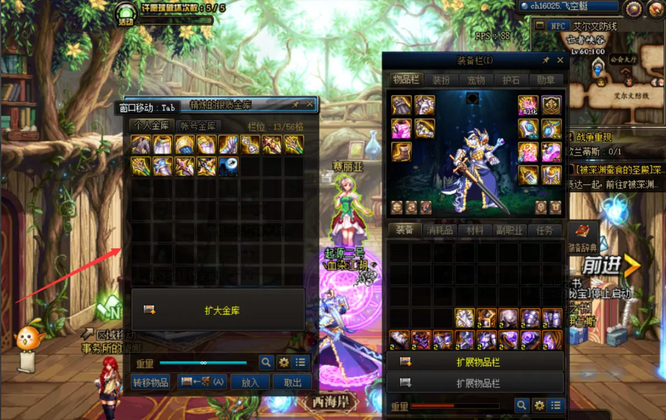Open the 宠物 pet tab
Viewport: 666px width, 420px height.
(x=475, y=80)
